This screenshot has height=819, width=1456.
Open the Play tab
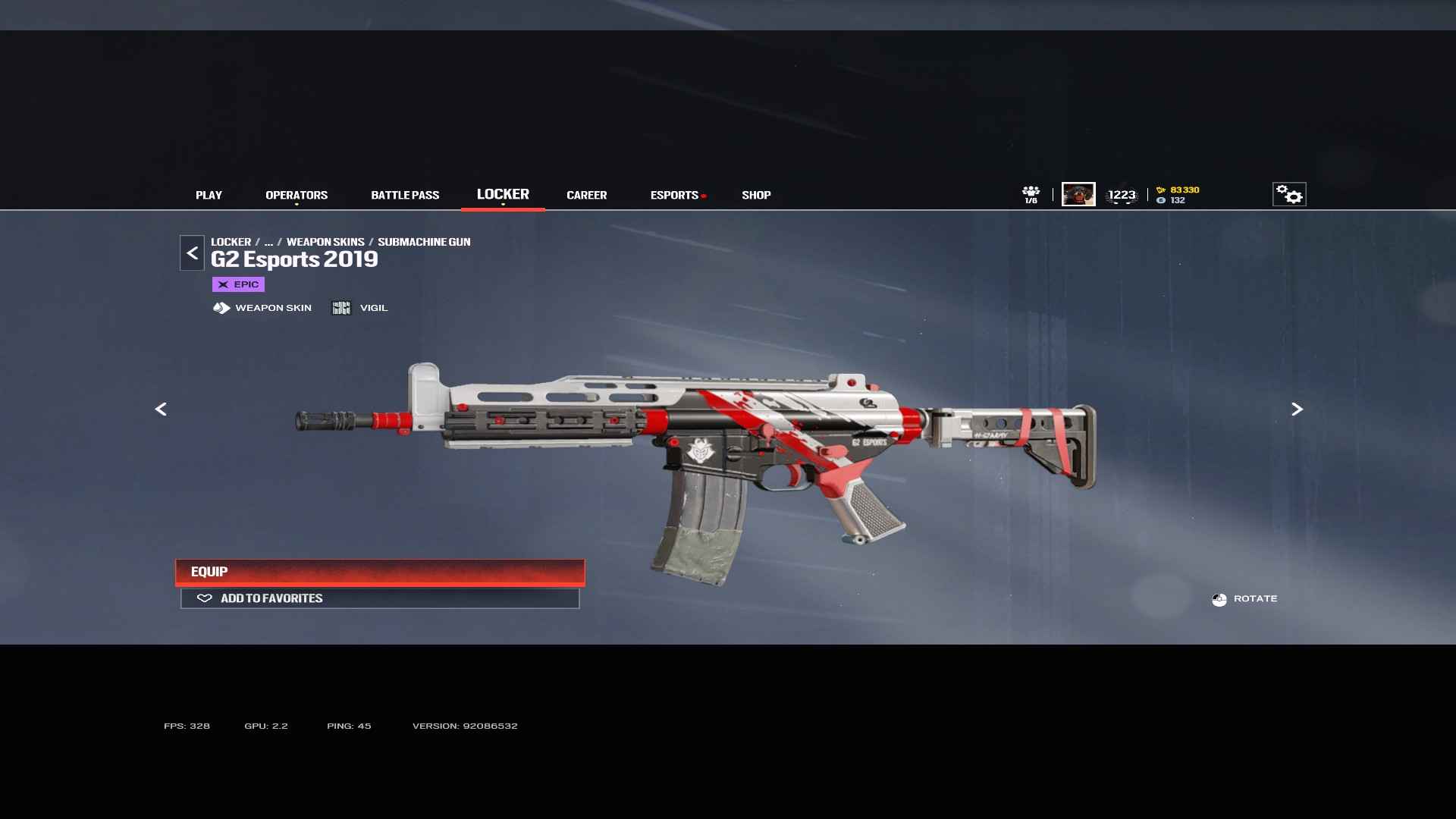tap(209, 195)
